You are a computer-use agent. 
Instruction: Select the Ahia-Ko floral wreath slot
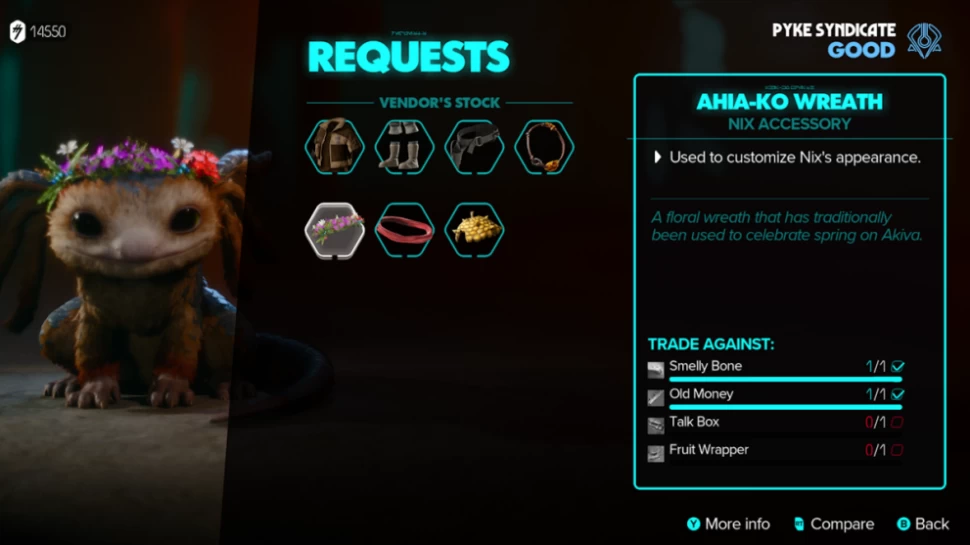[334, 230]
